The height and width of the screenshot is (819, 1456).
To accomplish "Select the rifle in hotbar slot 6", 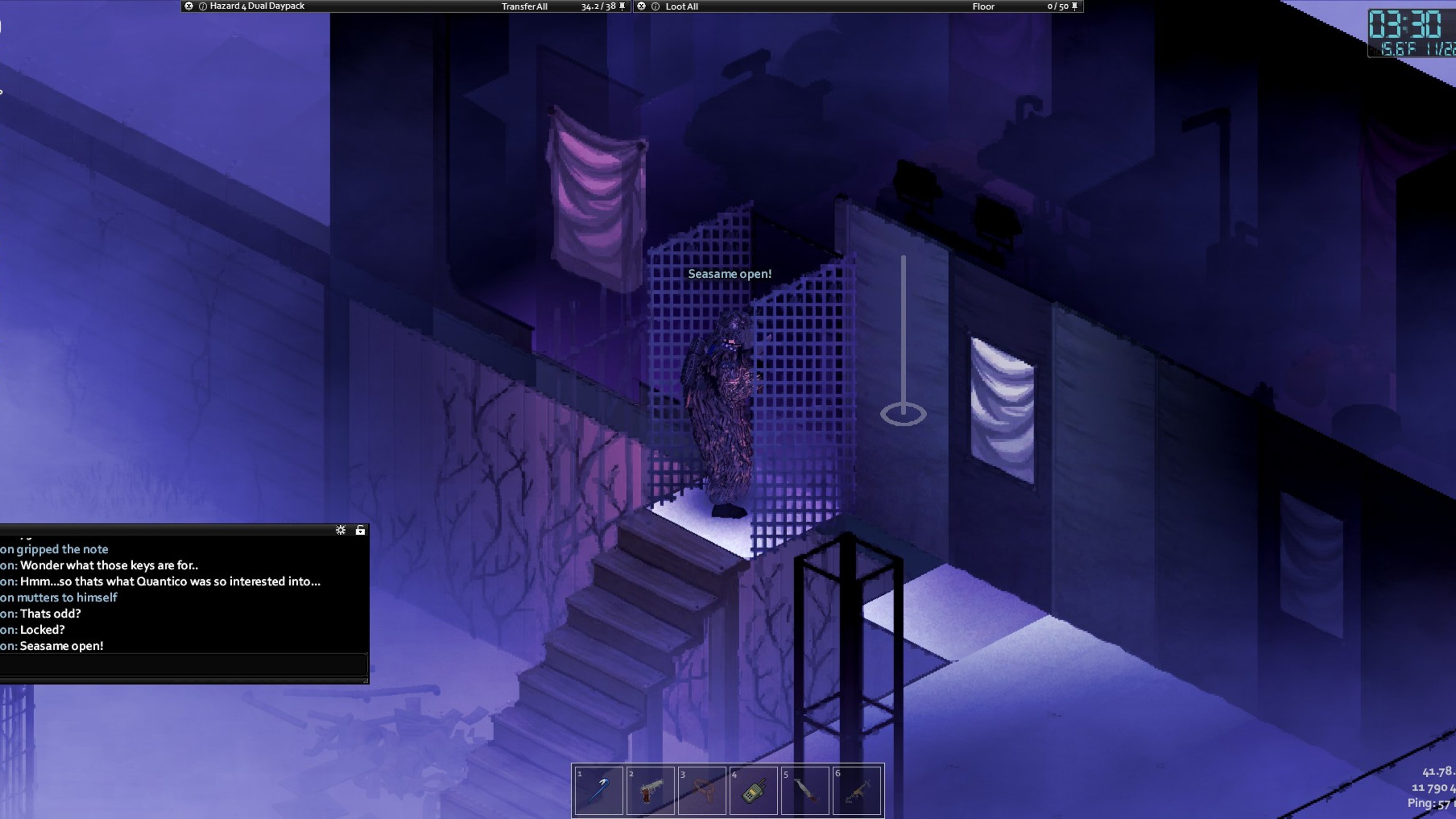I will tap(857, 790).
